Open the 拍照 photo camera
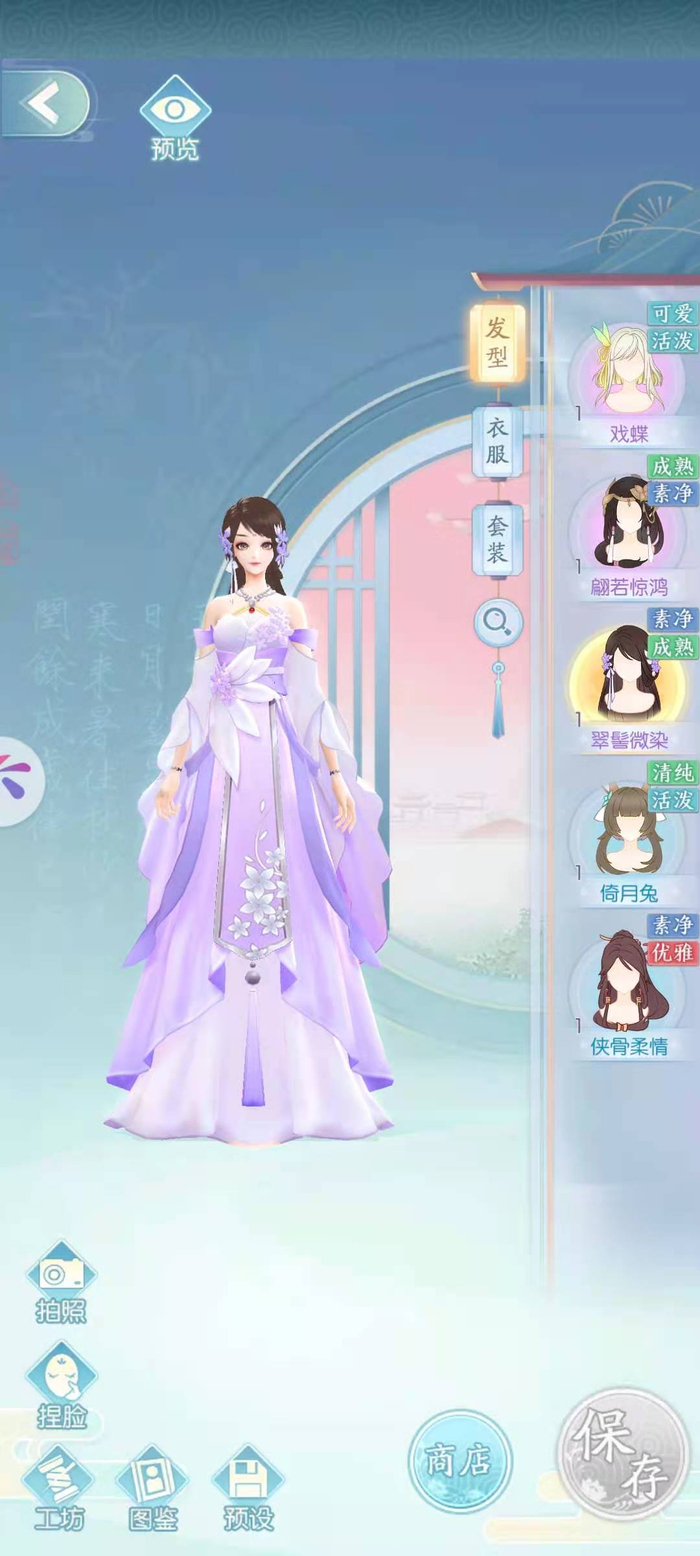 pos(61,1280)
